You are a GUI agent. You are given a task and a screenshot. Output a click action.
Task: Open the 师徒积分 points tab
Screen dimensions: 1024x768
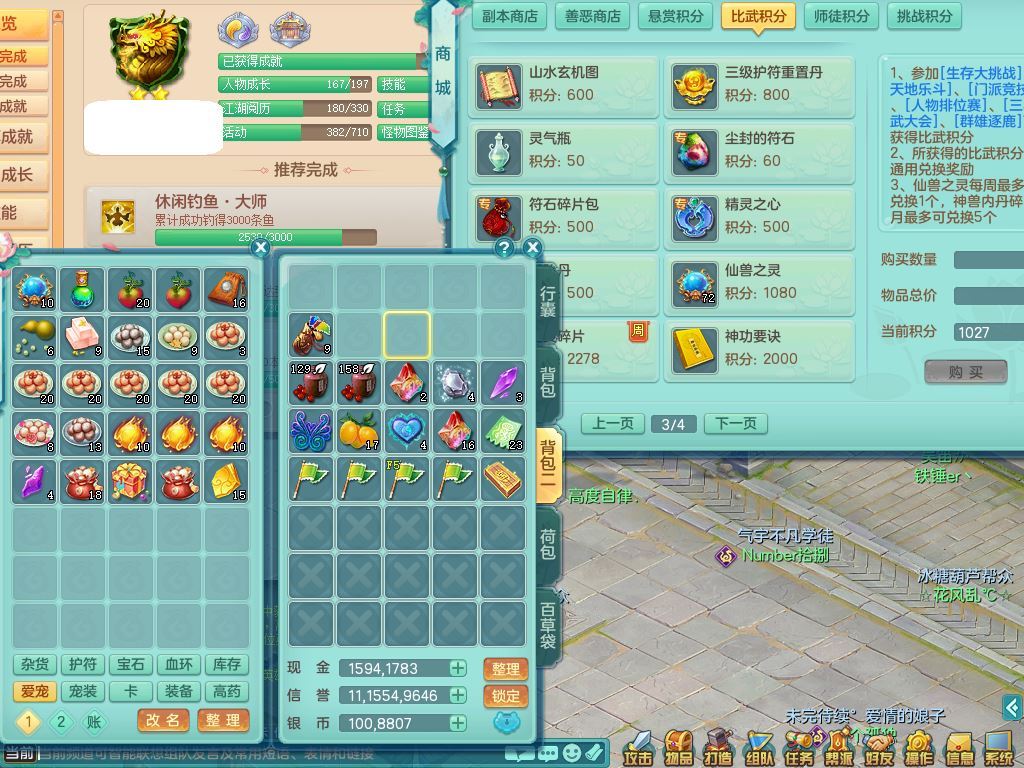(x=841, y=16)
